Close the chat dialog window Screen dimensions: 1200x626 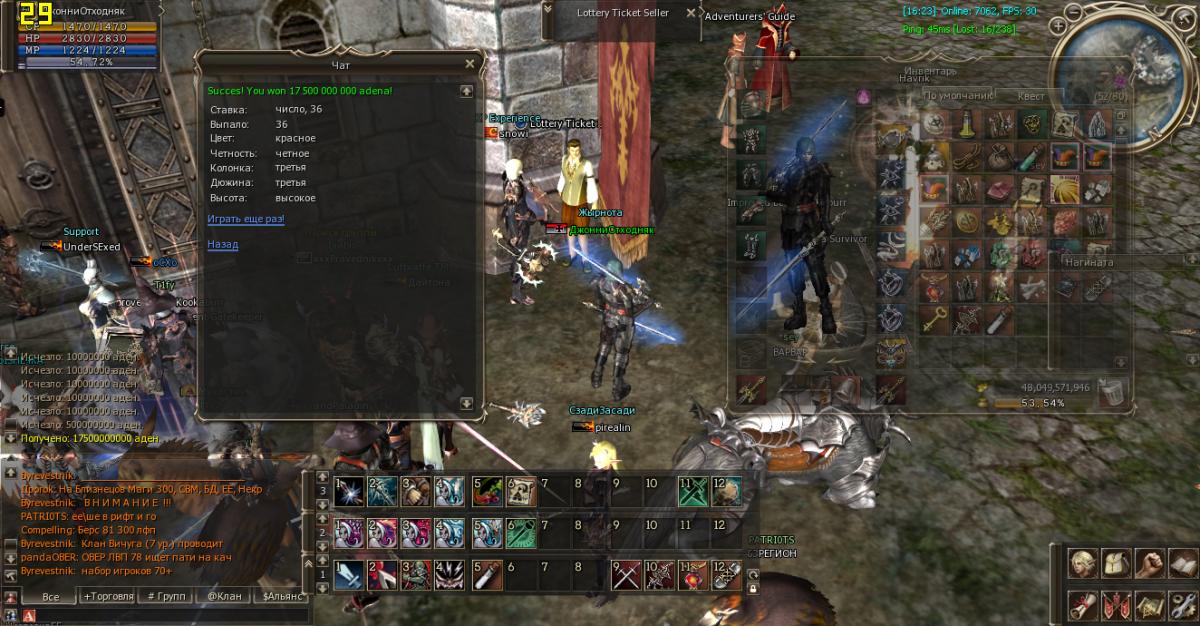click(x=469, y=65)
